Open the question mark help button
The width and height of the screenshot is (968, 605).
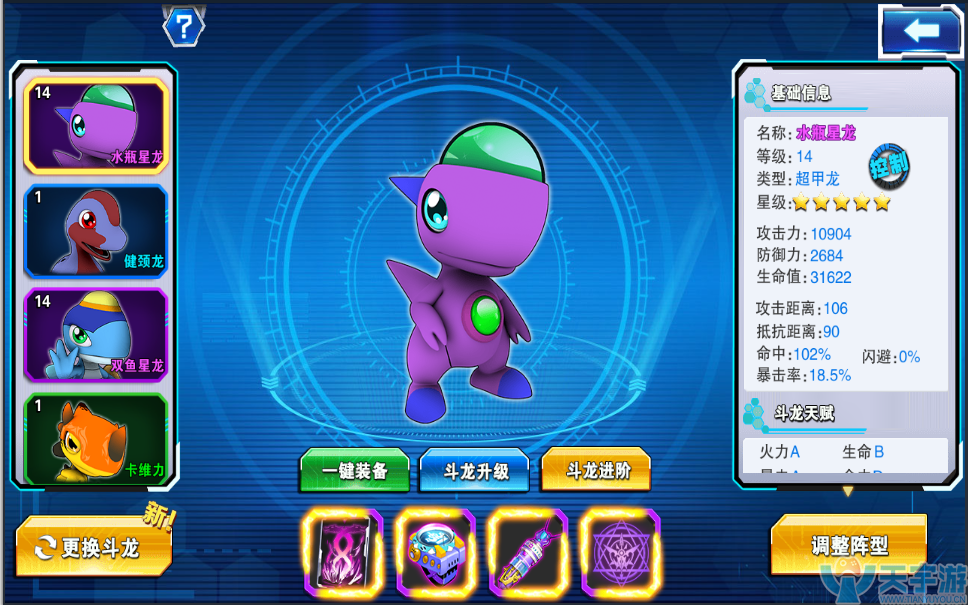click(x=183, y=27)
